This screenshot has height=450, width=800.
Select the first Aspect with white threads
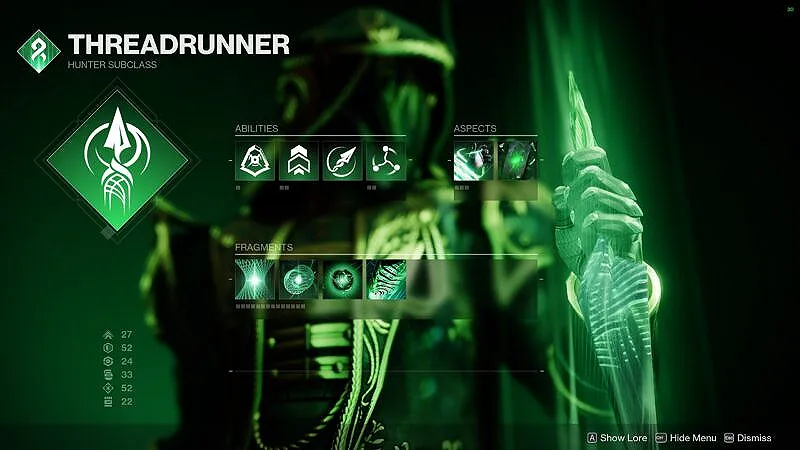[x=473, y=161]
